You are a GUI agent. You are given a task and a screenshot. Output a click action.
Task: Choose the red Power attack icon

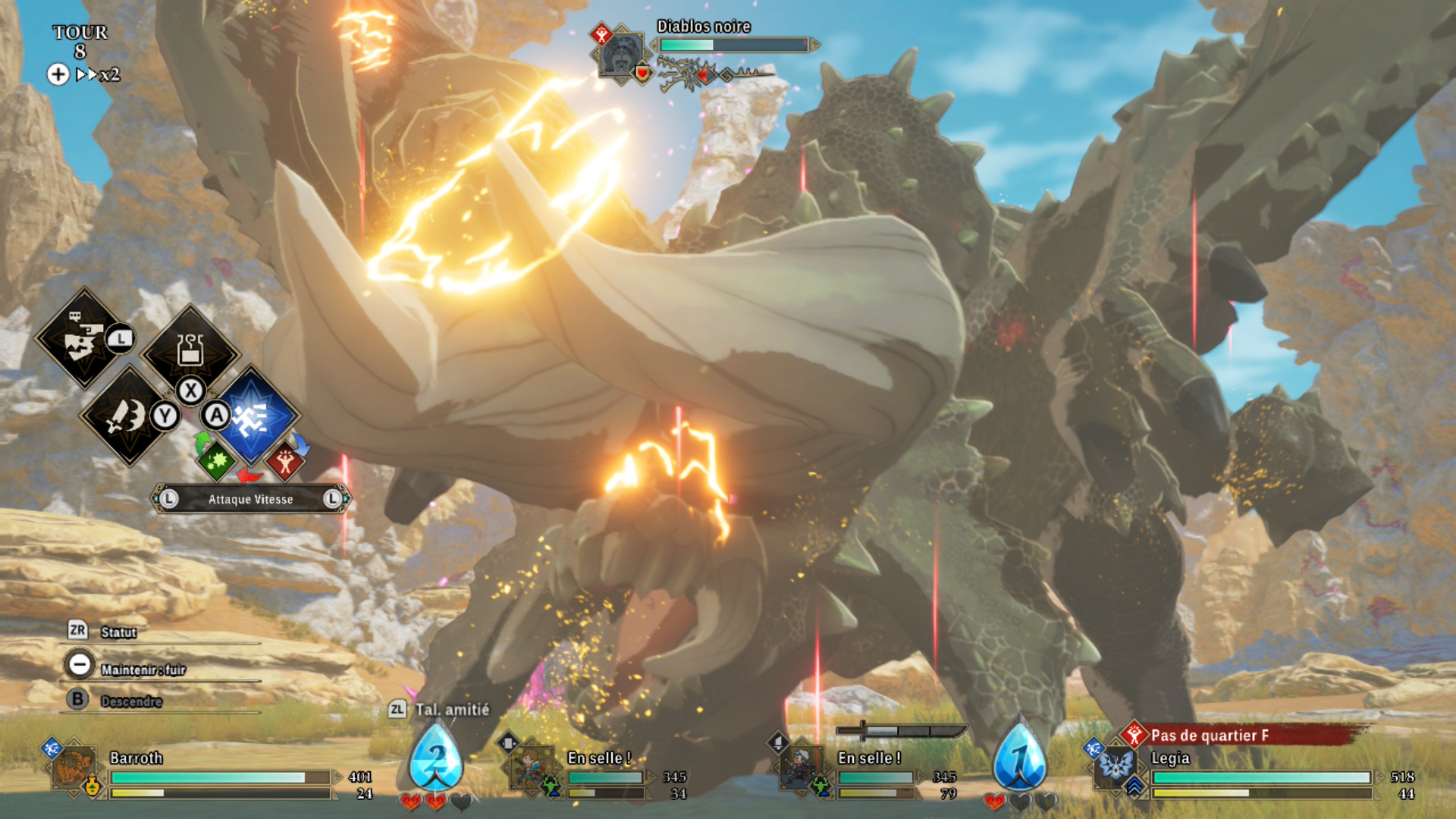point(285,460)
